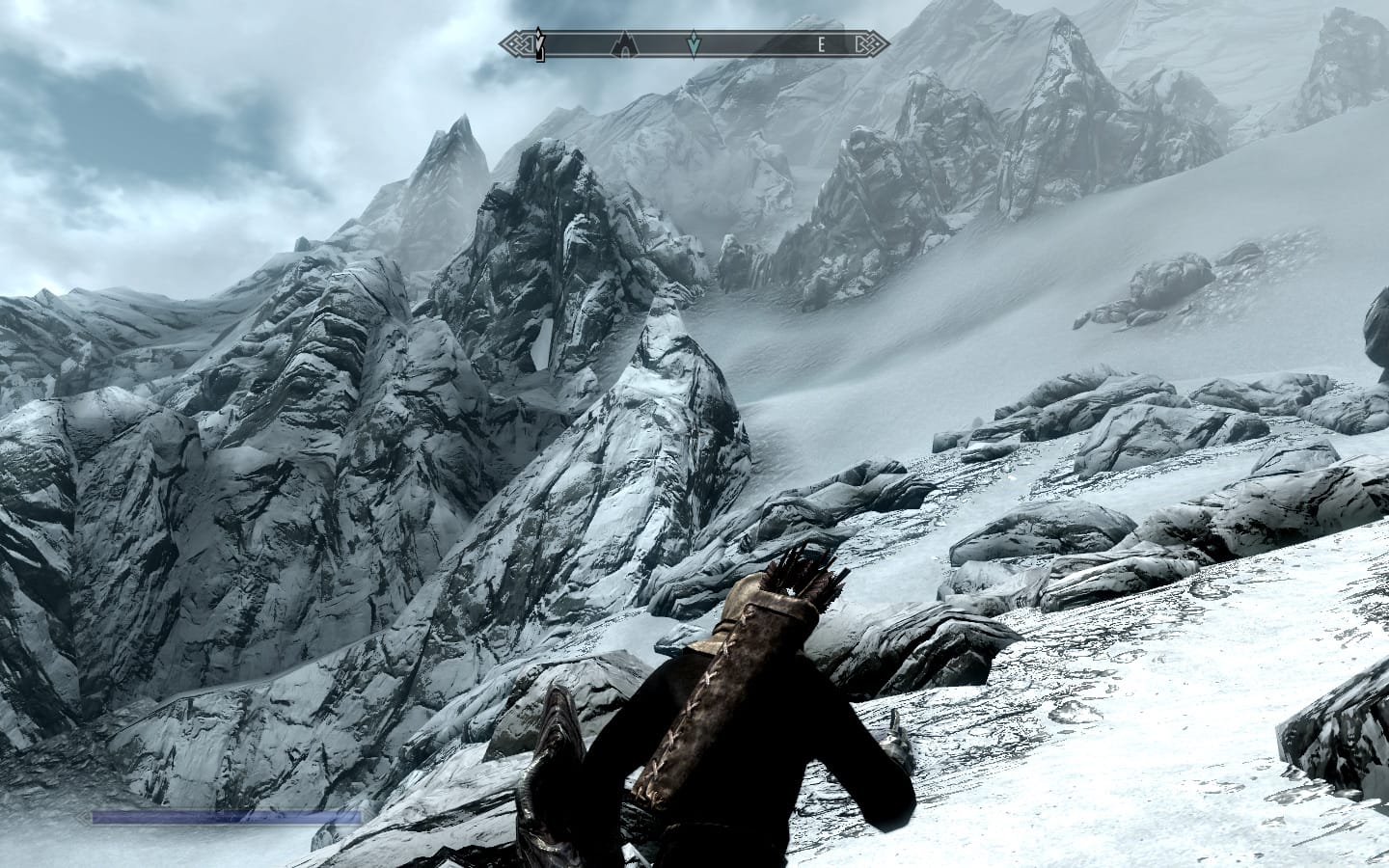Click the purple magicka bar
Screen dimensions: 1389x868
222,817
